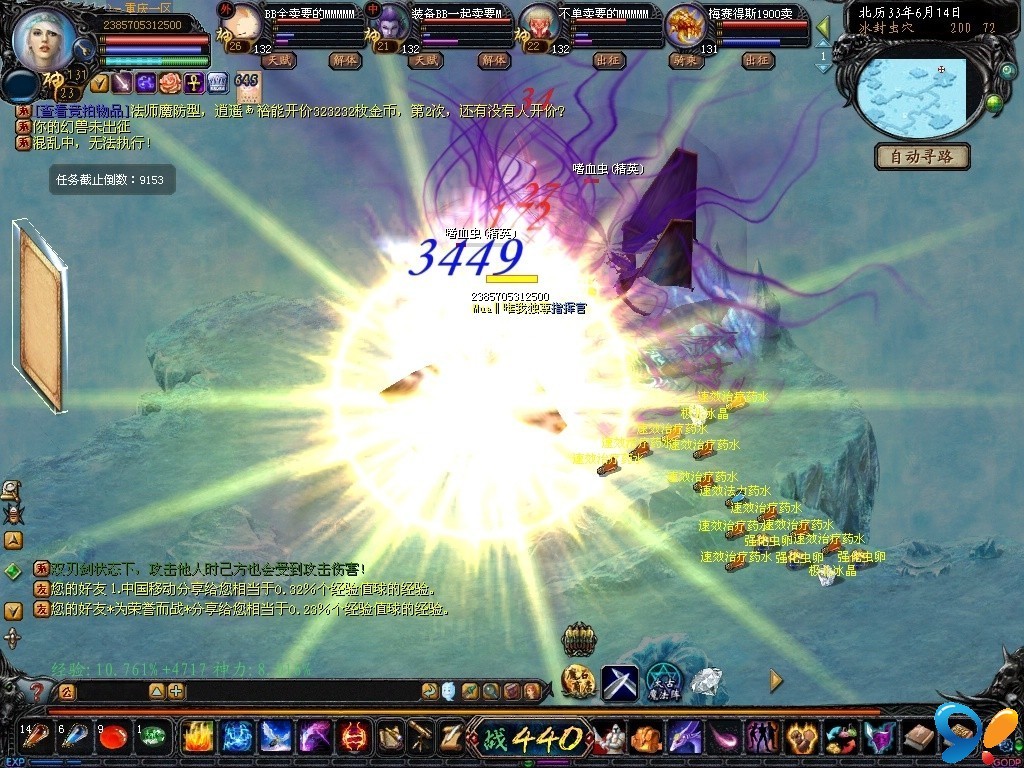
Task: Open the white diamond gem icon
Action: (707, 681)
